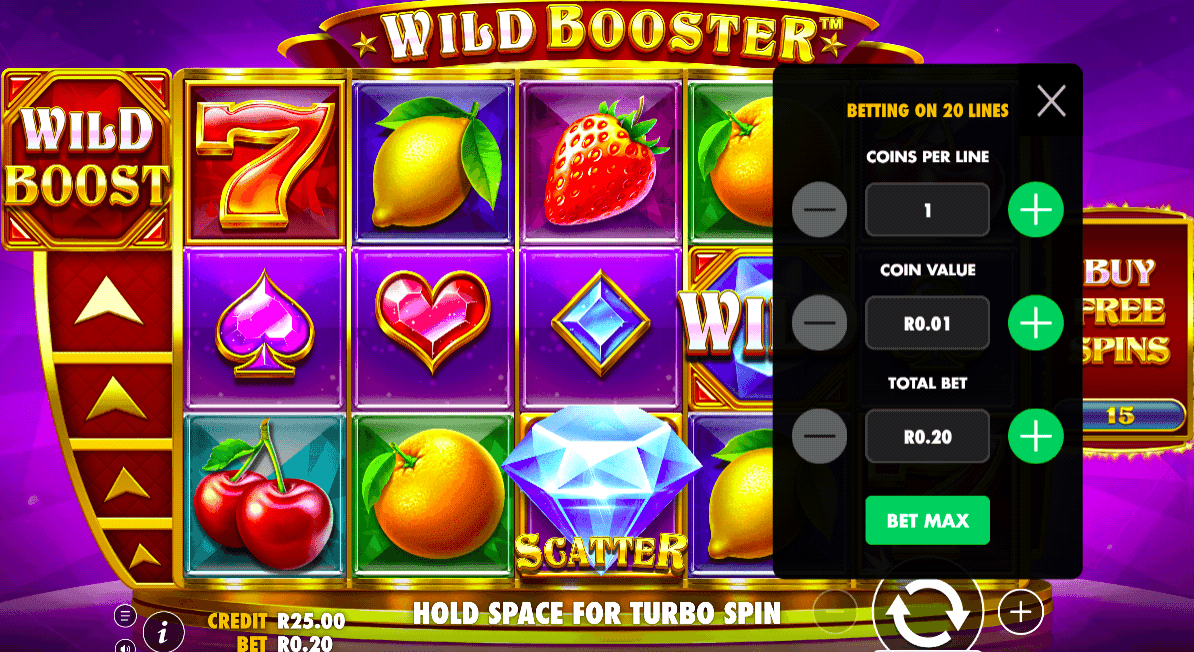Screen dimensions: 1194x652
Task: Decrease total bet using the minus button
Action: [819, 436]
